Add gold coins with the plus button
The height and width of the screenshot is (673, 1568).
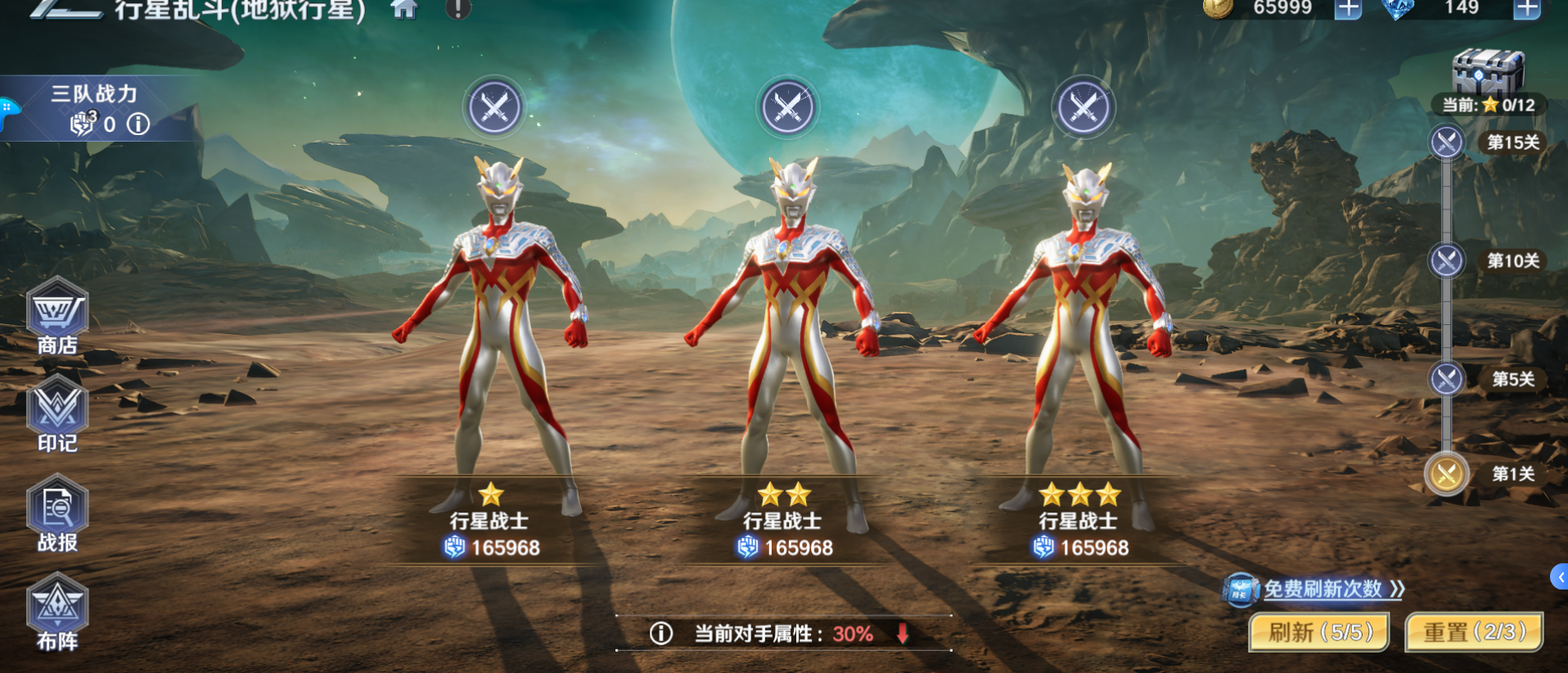(x=1347, y=10)
